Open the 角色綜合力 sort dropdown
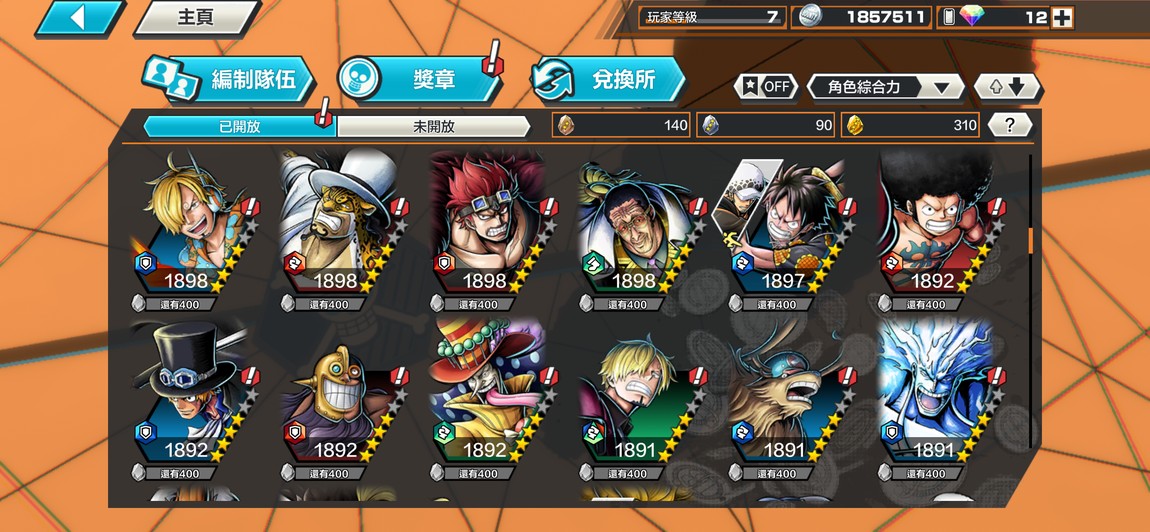1150x532 pixels. 886,87
